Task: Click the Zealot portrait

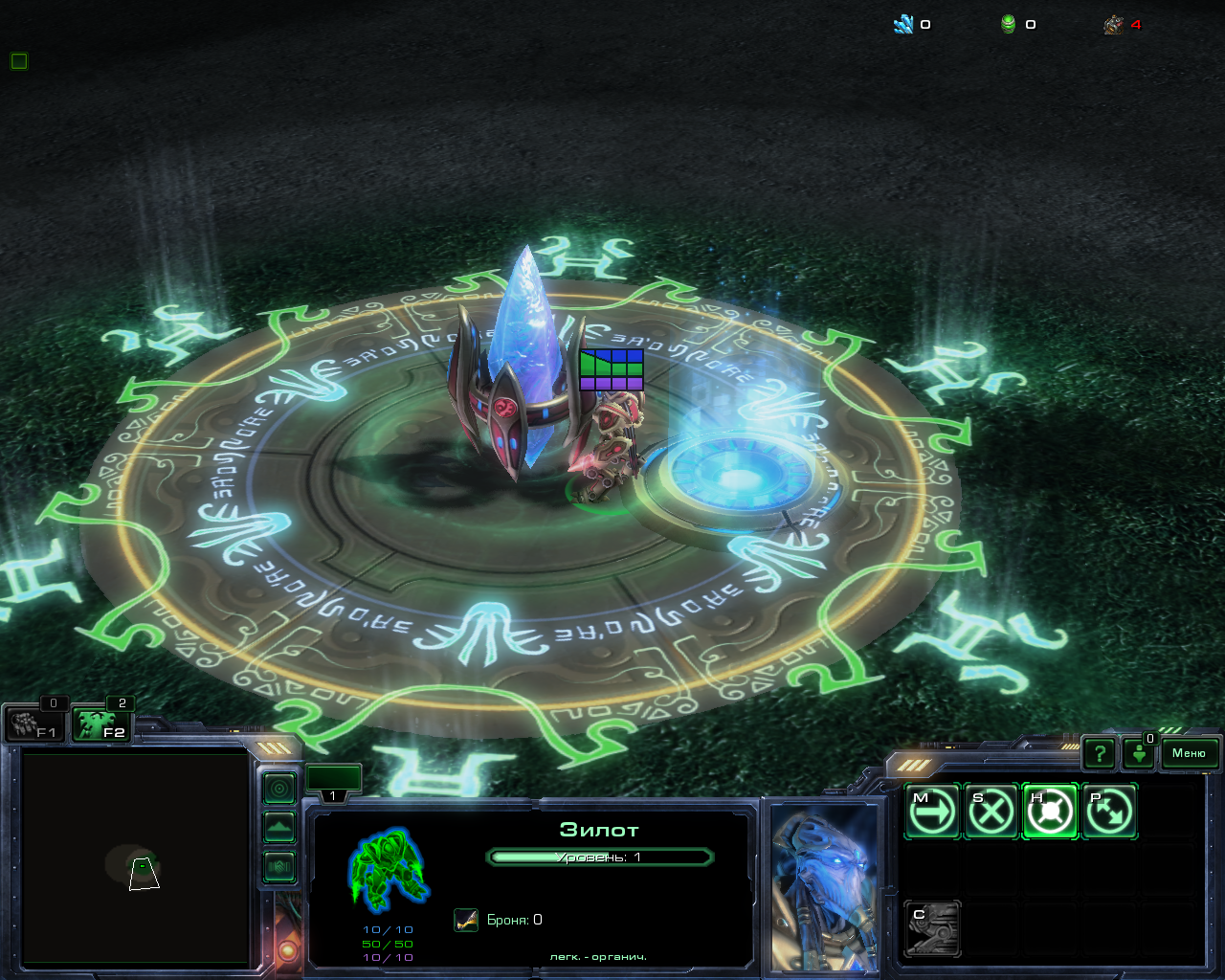Action: click(824, 887)
